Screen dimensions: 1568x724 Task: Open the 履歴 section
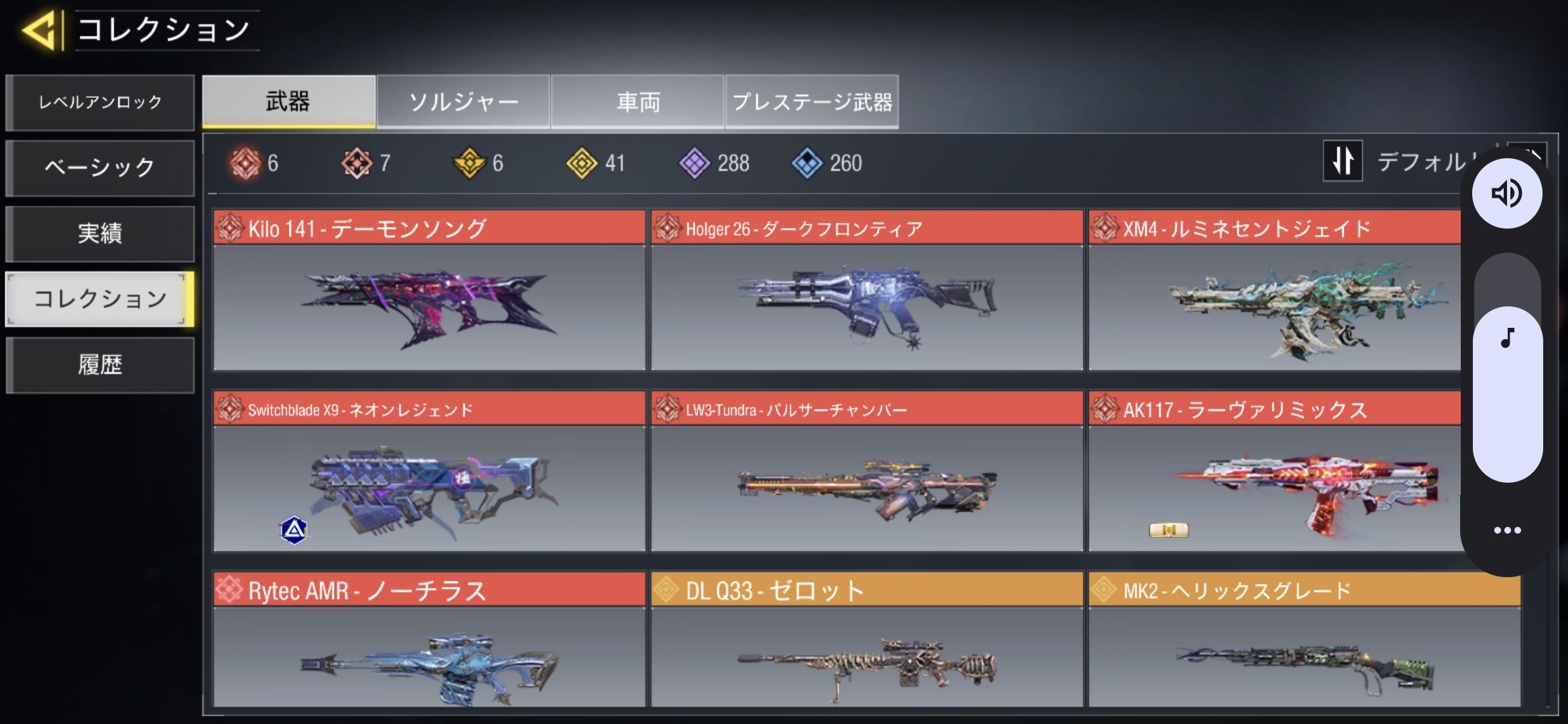tap(100, 365)
